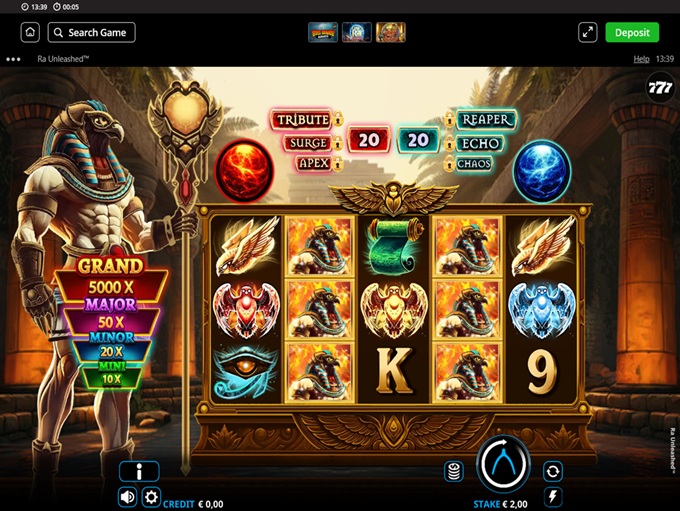Type in the Search Game field
Viewport: 680px width, 511px height.
coord(91,32)
